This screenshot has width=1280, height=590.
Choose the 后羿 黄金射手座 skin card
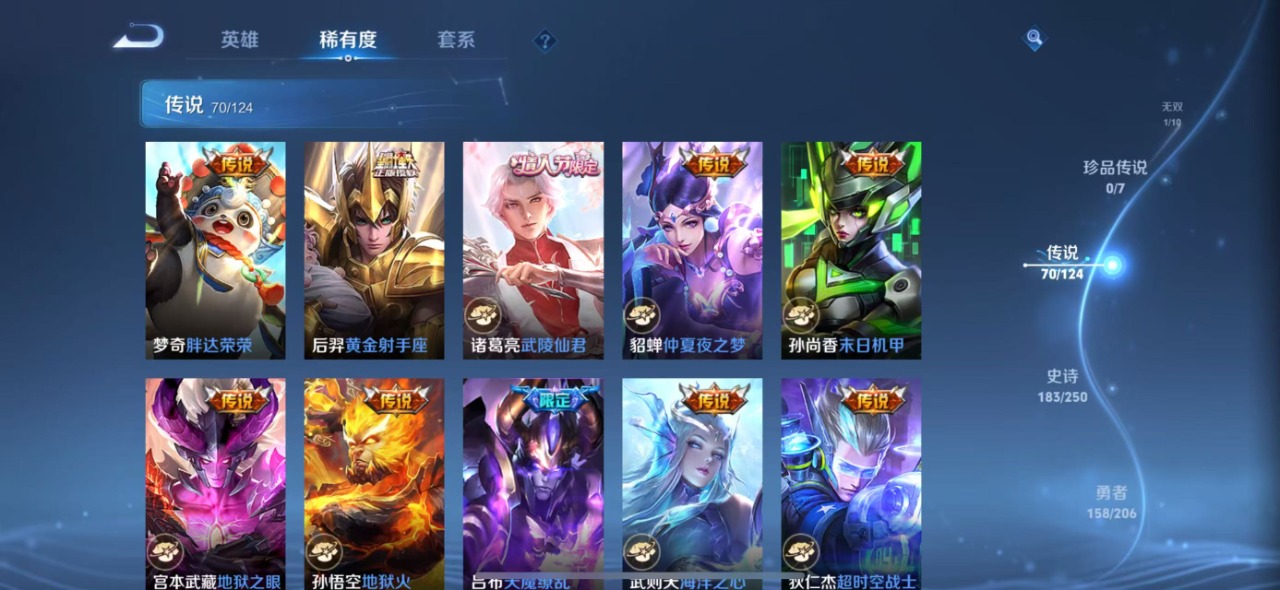pos(374,250)
